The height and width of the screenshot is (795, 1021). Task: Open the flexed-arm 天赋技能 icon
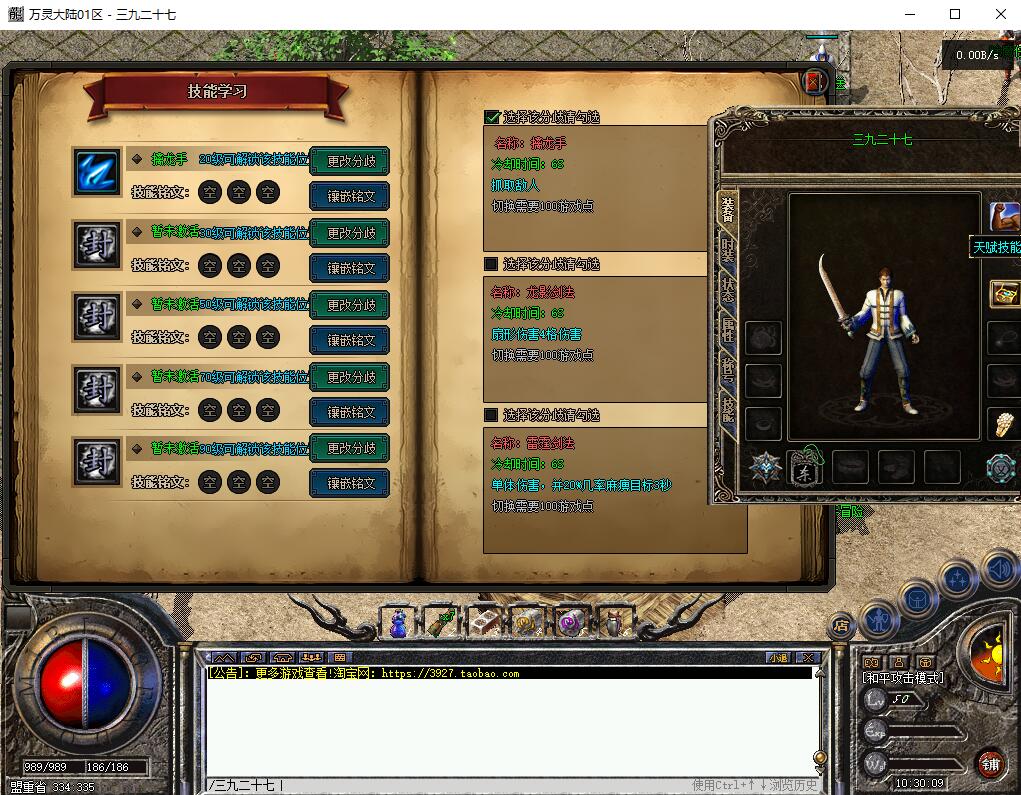coord(1004,217)
